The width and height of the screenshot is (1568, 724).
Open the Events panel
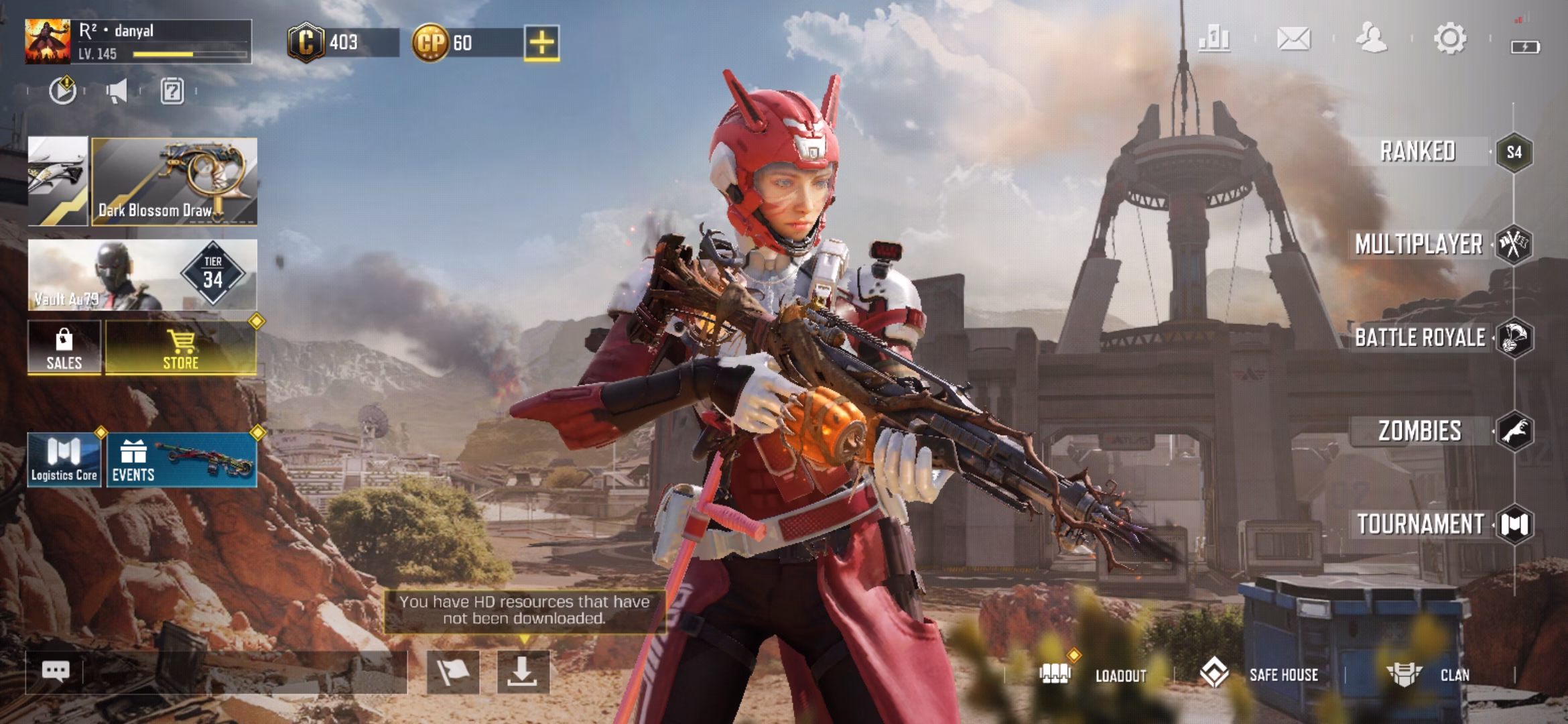click(x=182, y=460)
